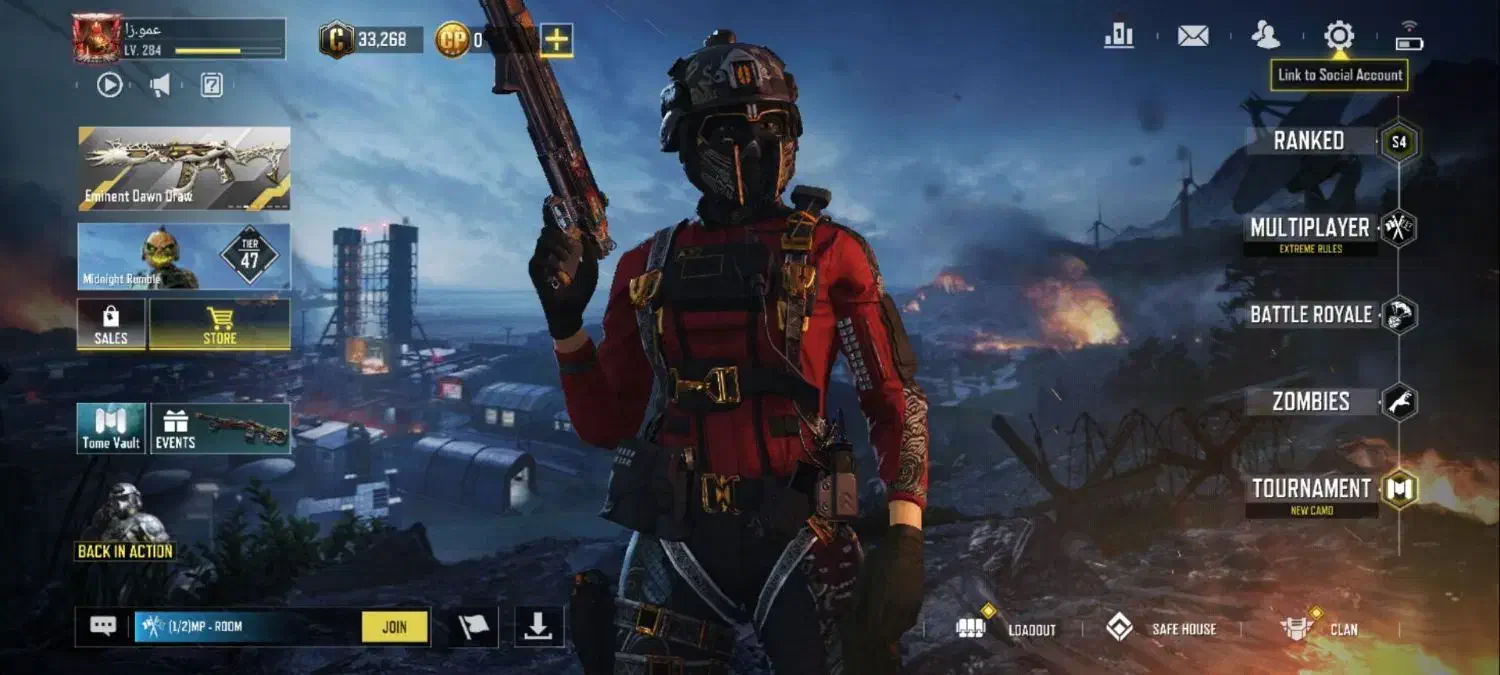This screenshot has height=675, width=1500.
Task: Choose Battle Royale mode
Action: (x=1310, y=315)
